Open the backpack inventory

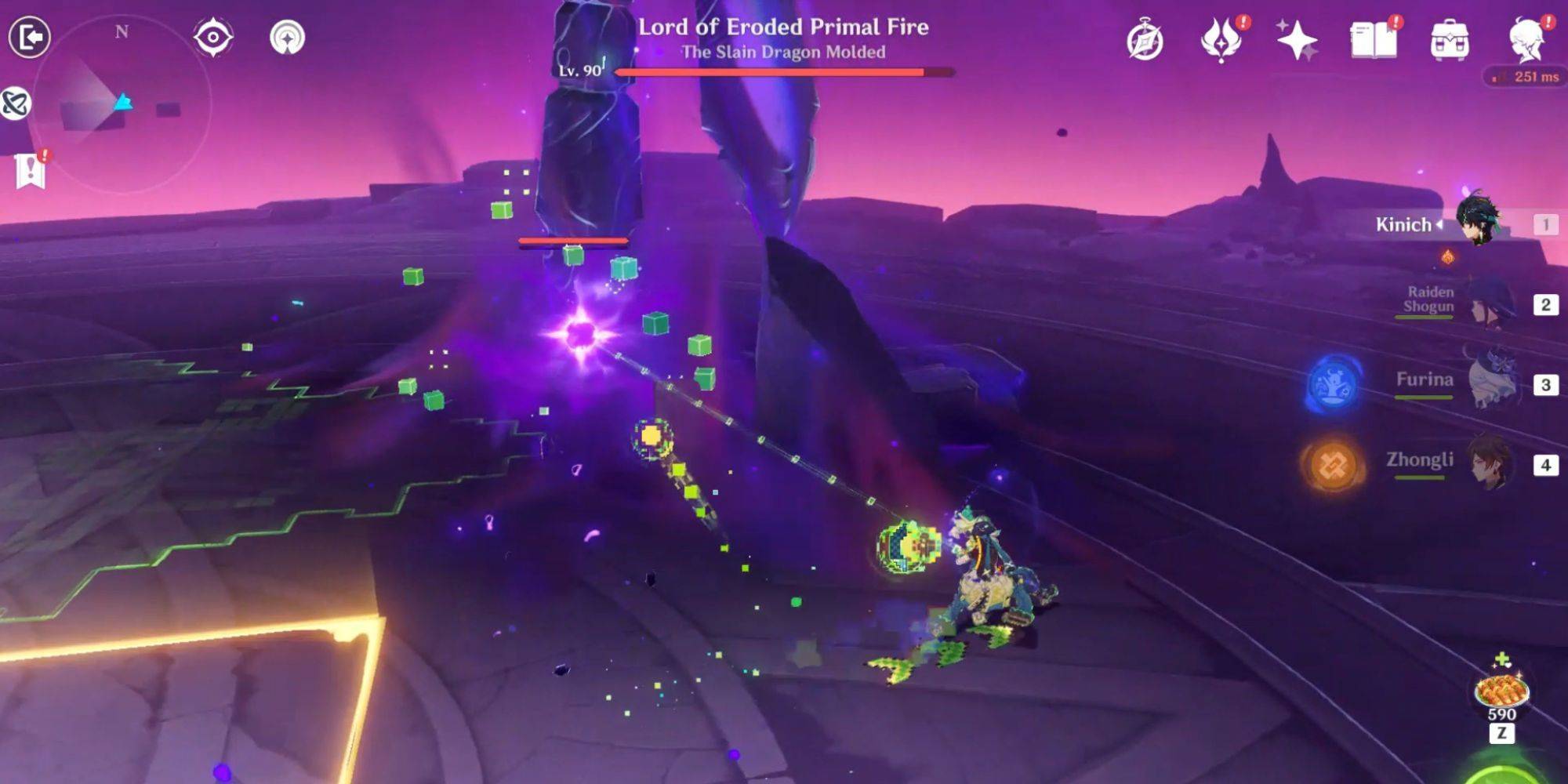[x=1449, y=41]
